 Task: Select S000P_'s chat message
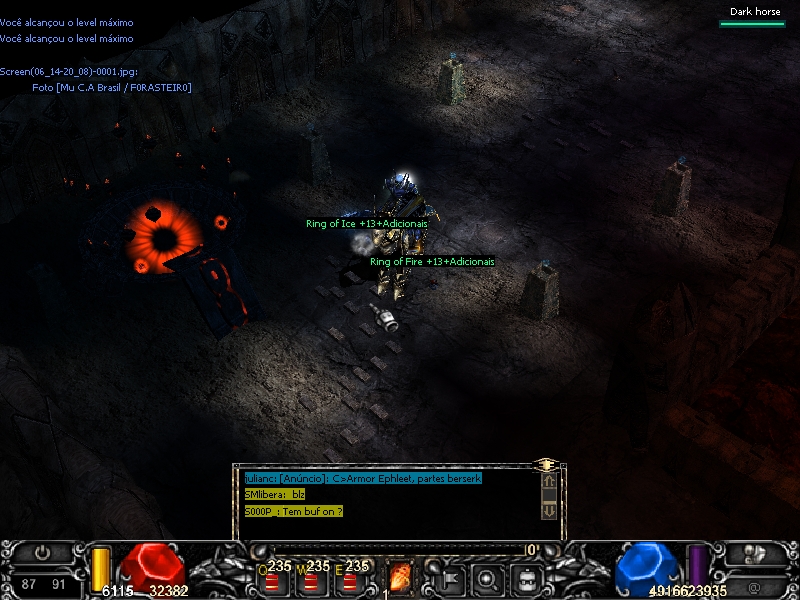293,511
